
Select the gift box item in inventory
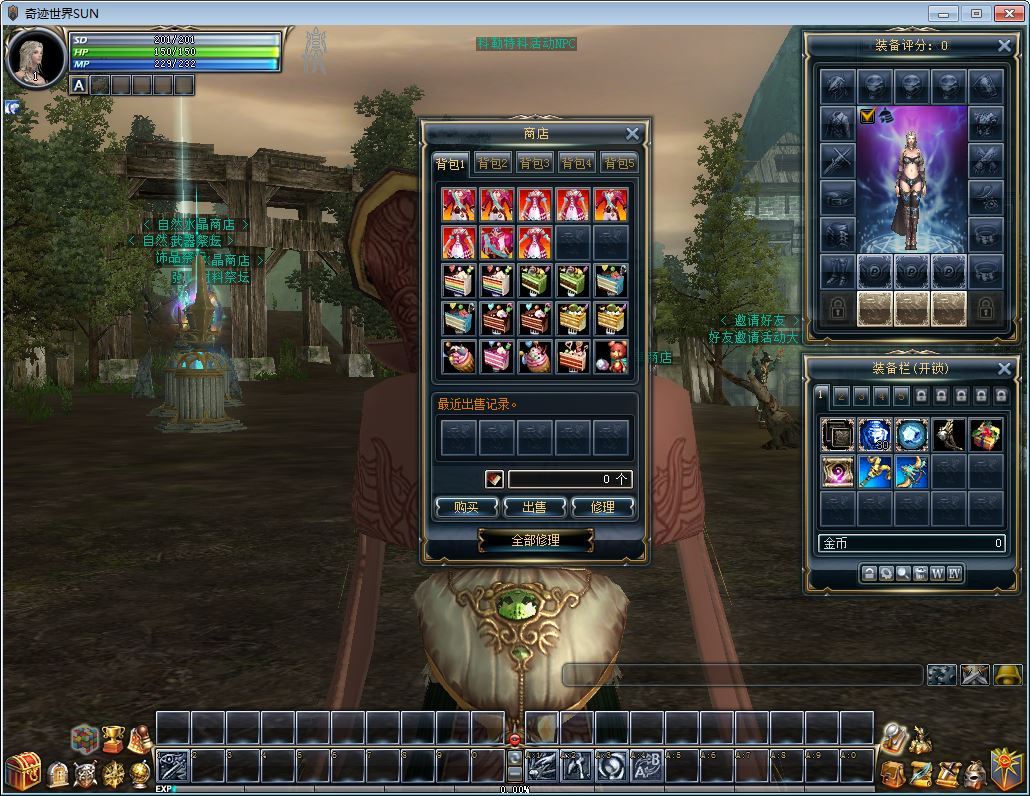tap(985, 435)
